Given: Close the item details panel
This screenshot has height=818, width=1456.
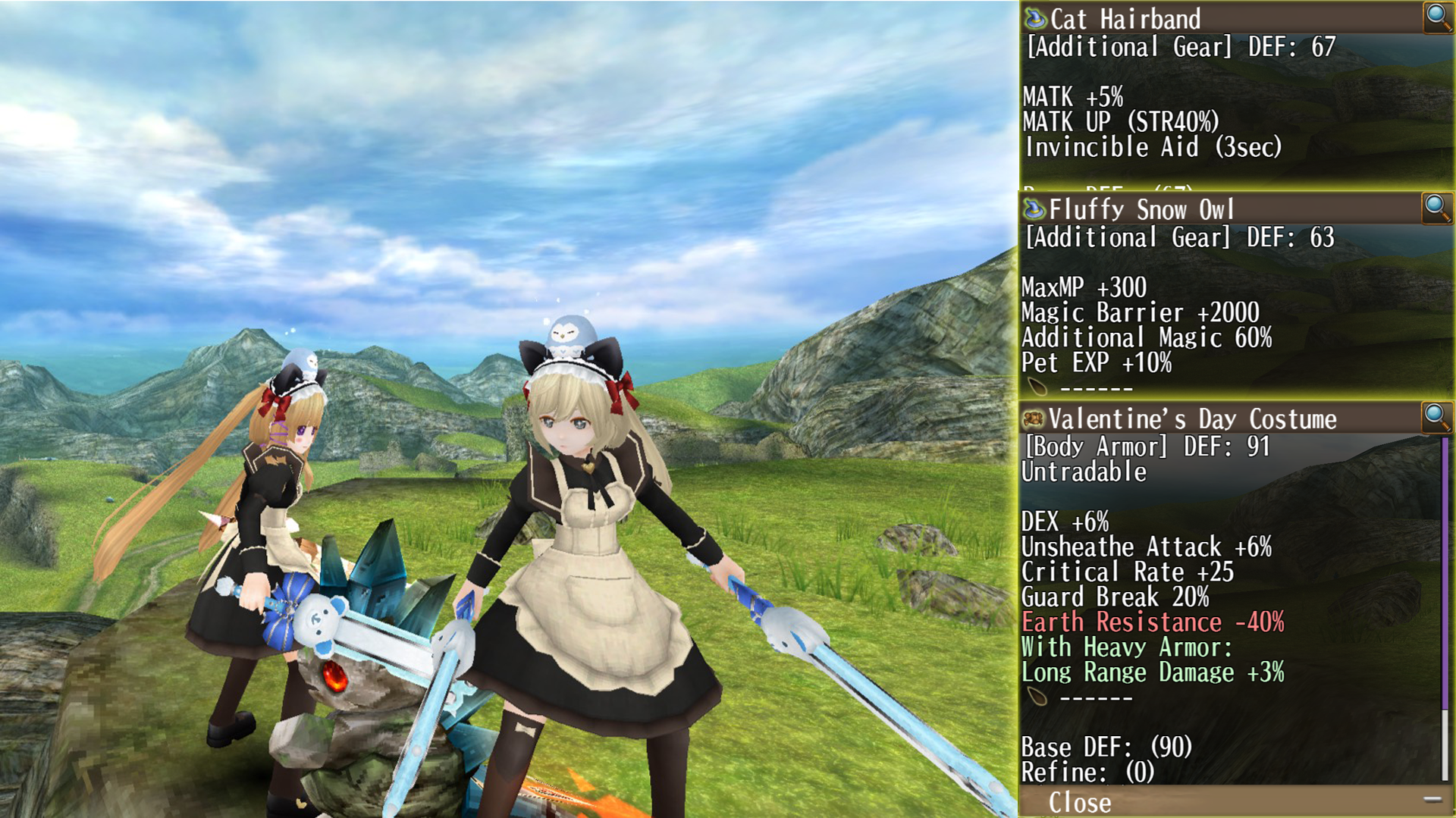Looking at the screenshot, I should (x=1079, y=803).
